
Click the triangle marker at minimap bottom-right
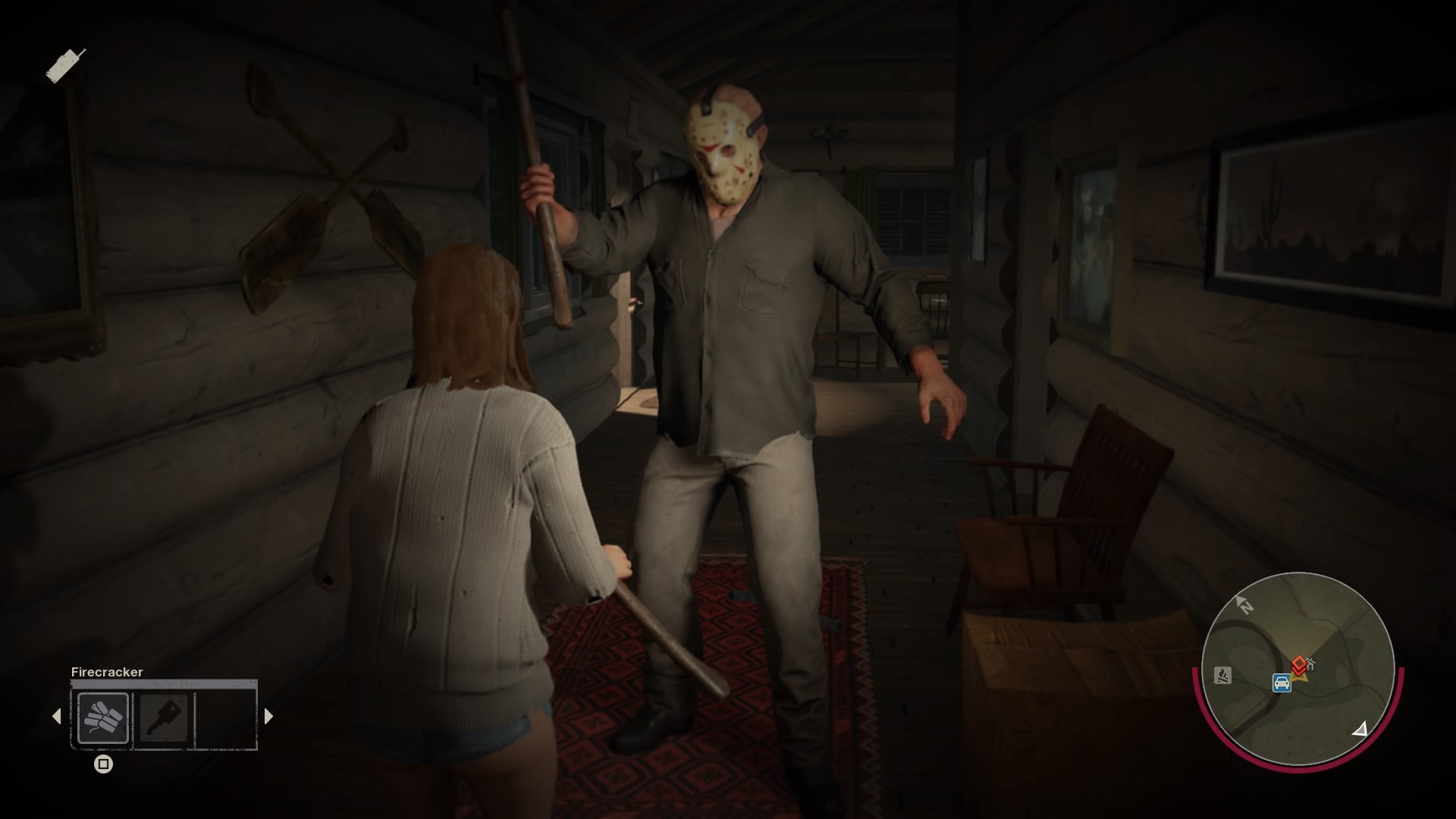[1360, 730]
